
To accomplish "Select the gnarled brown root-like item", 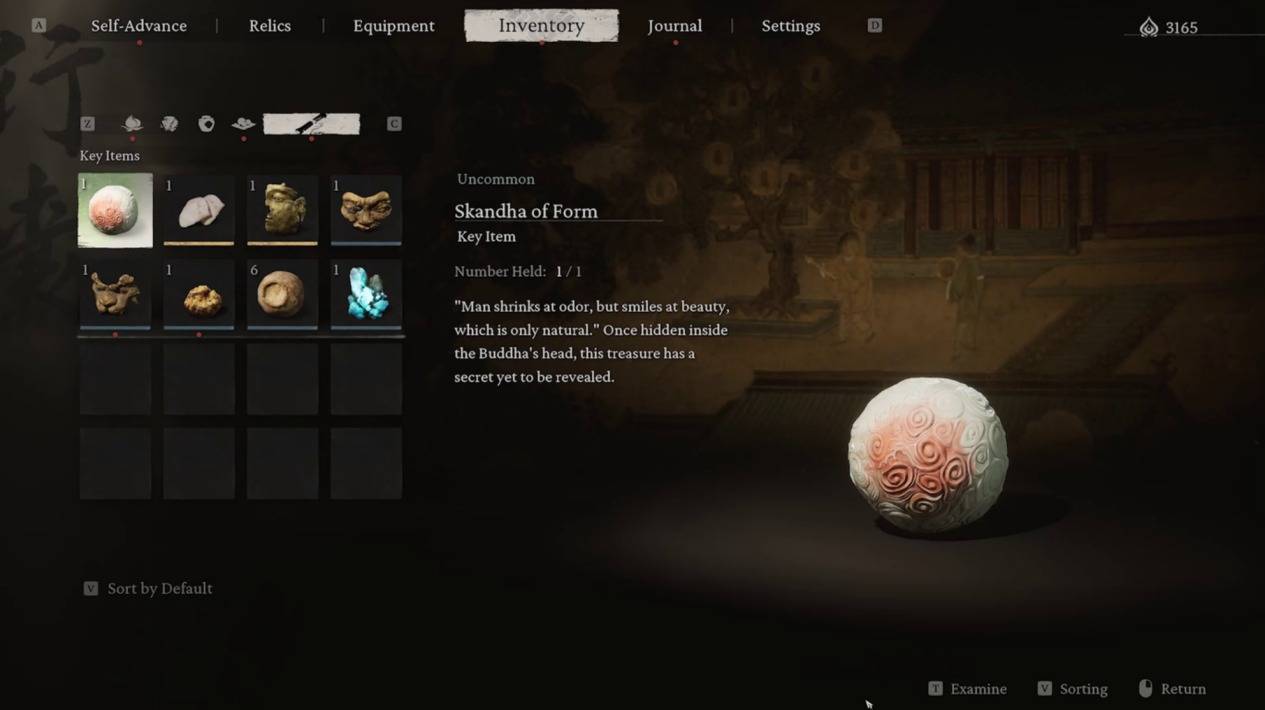I will click(116, 294).
